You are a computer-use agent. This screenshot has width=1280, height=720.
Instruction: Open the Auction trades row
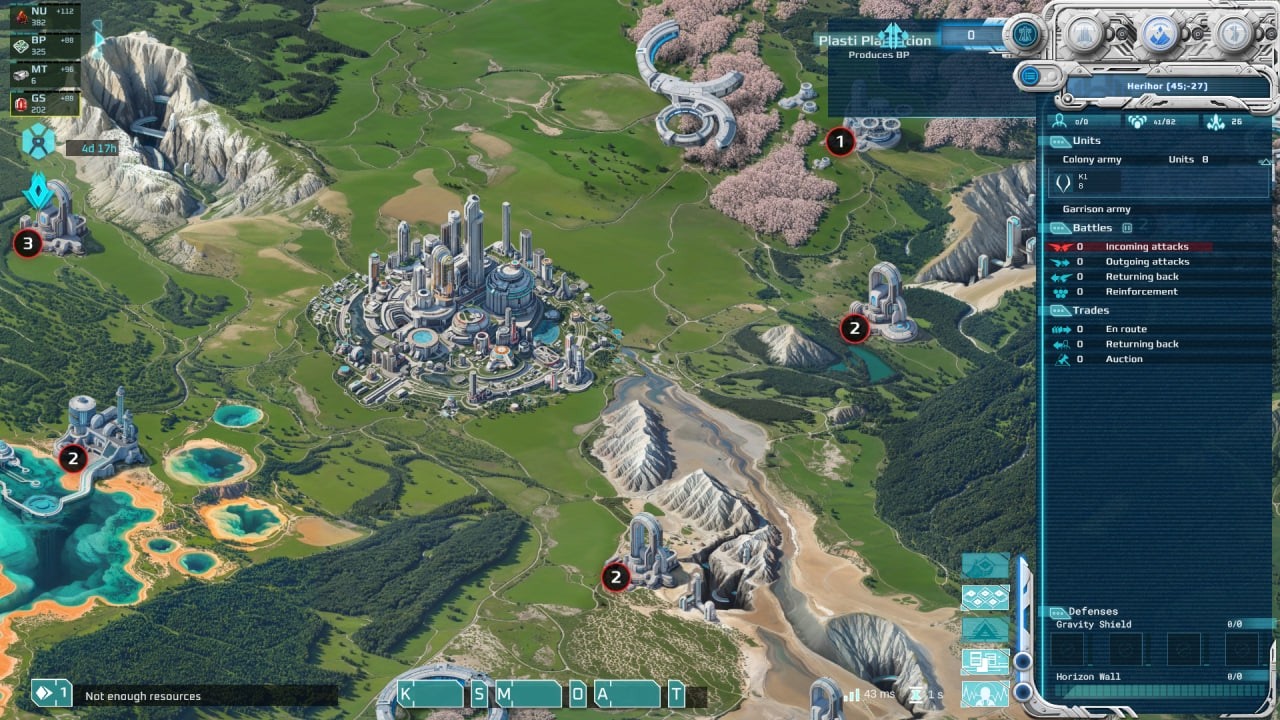click(x=1123, y=359)
